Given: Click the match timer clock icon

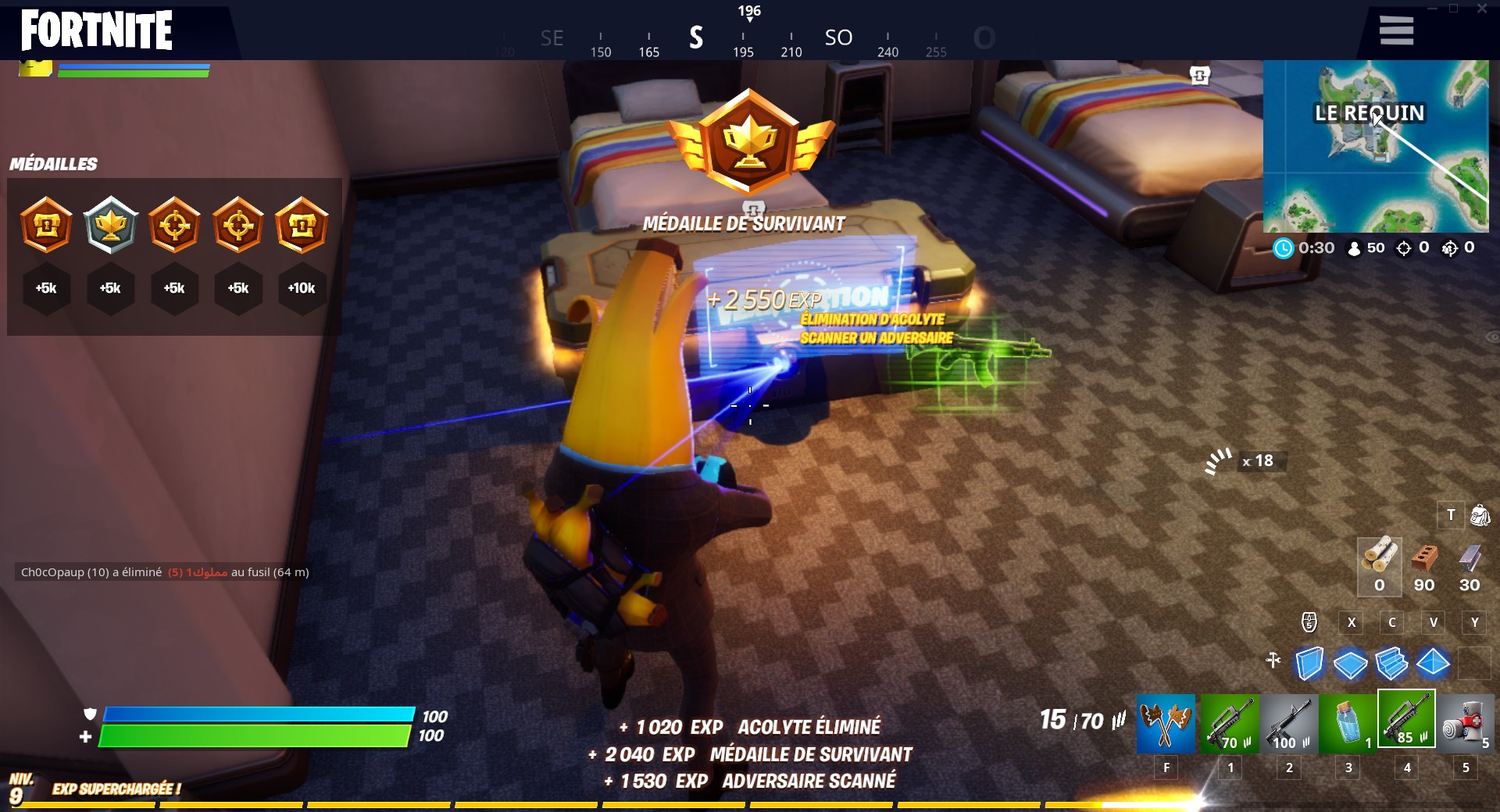Looking at the screenshot, I should coord(1283,248).
